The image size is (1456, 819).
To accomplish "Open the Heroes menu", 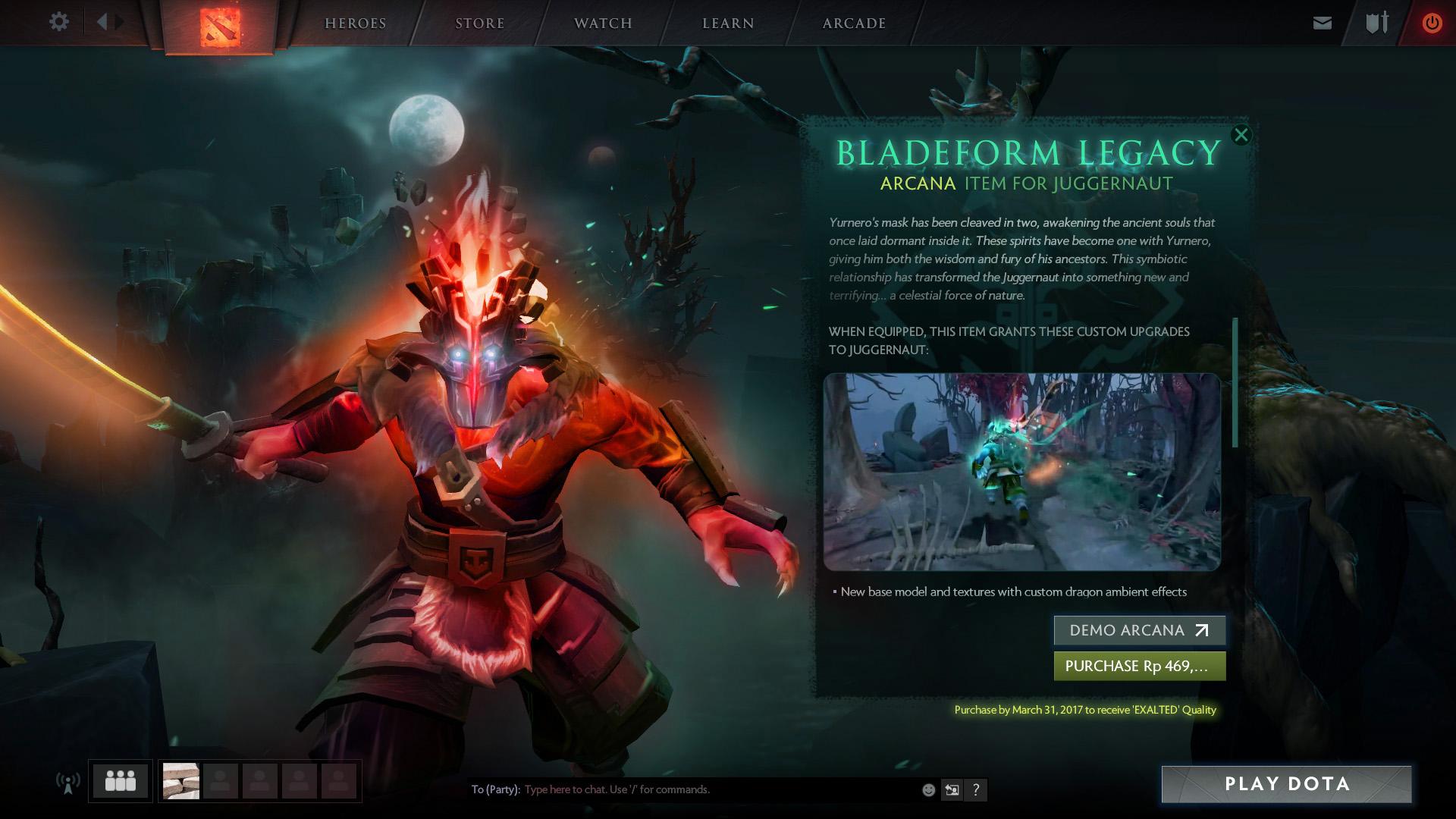I will (x=355, y=23).
